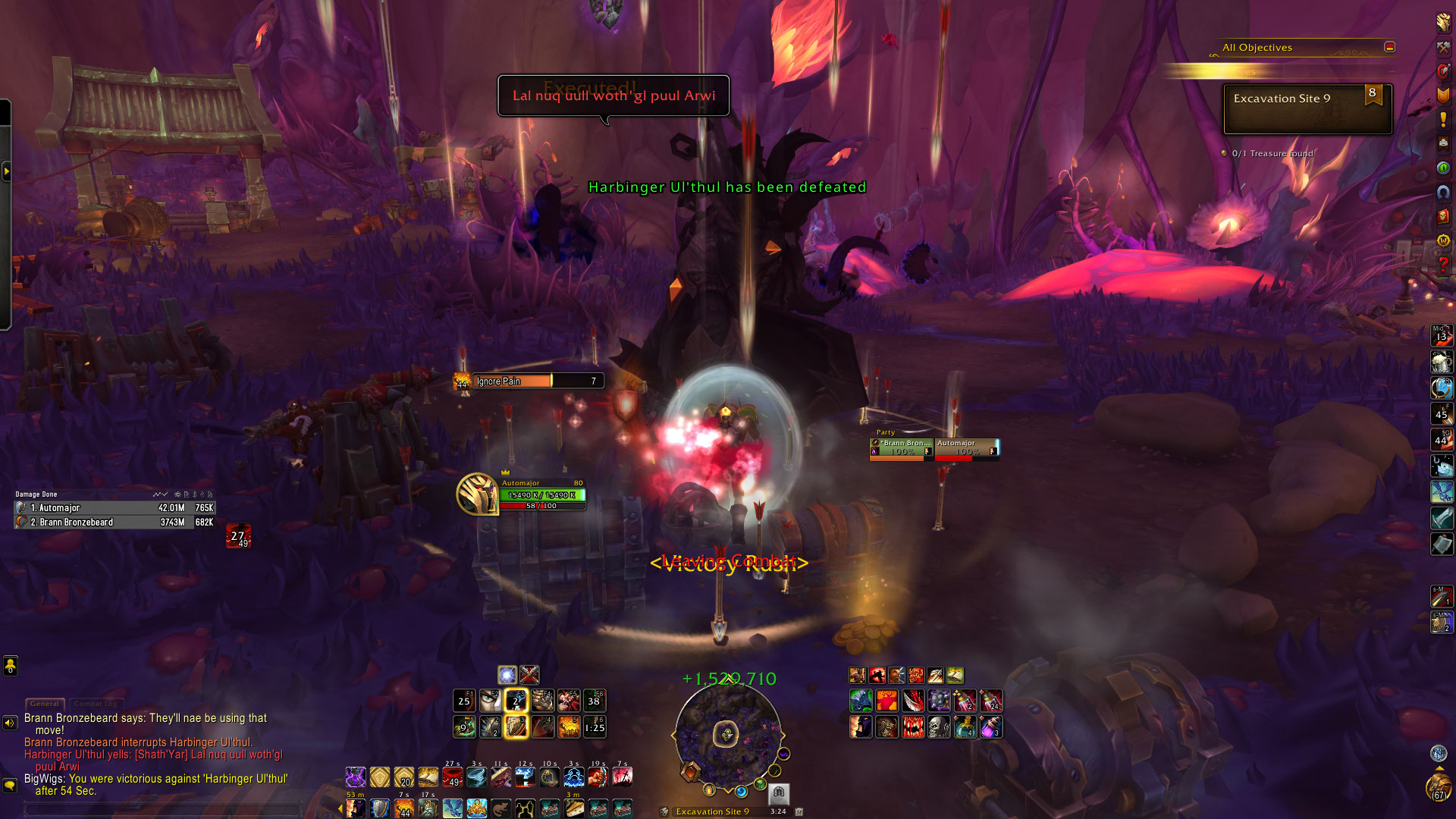Select Automajor's row in the damage meter
1456x819 pixels.
pyautogui.click(x=115, y=508)
